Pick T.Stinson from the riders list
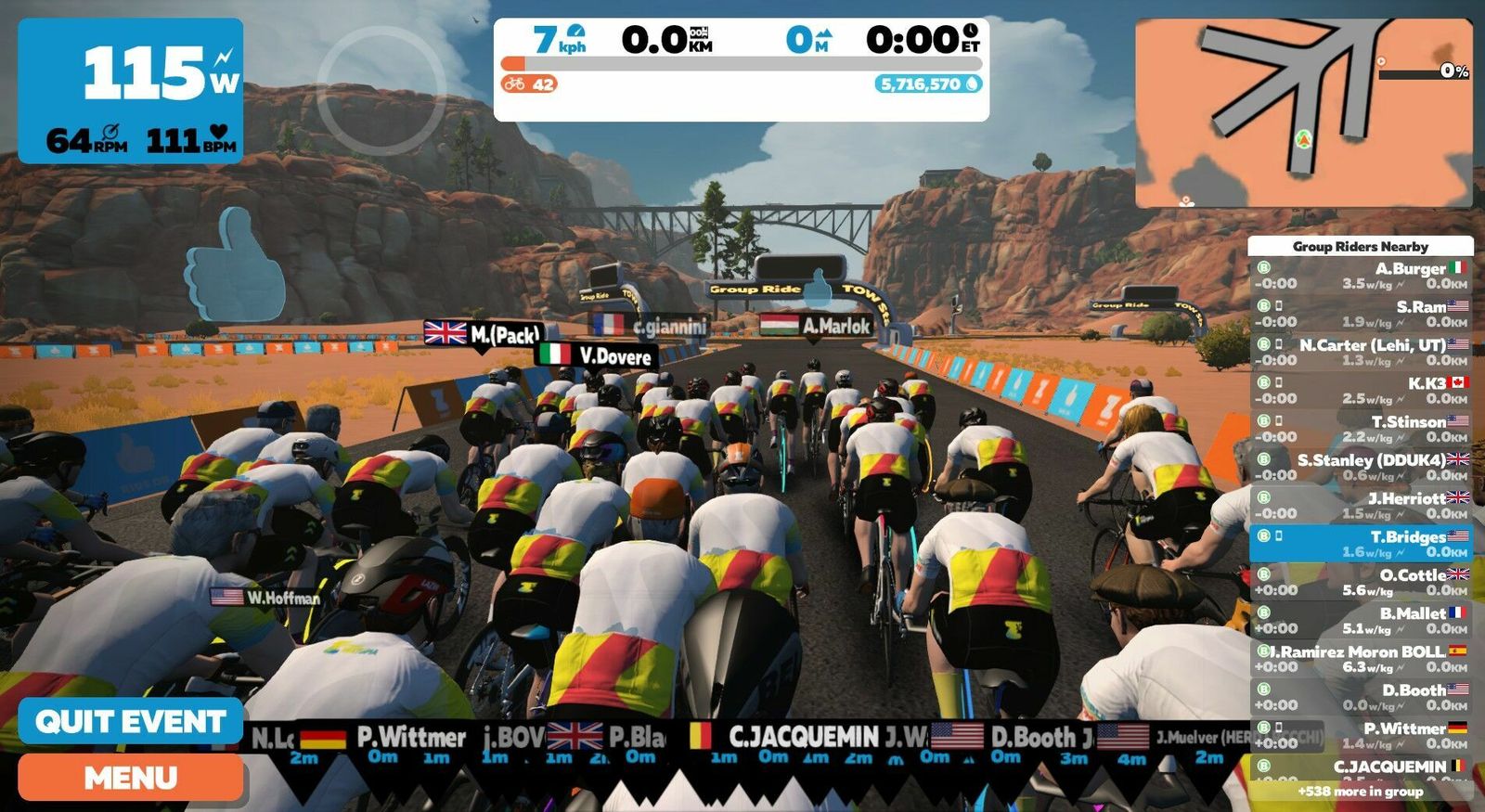 [x=1361, y=429]
